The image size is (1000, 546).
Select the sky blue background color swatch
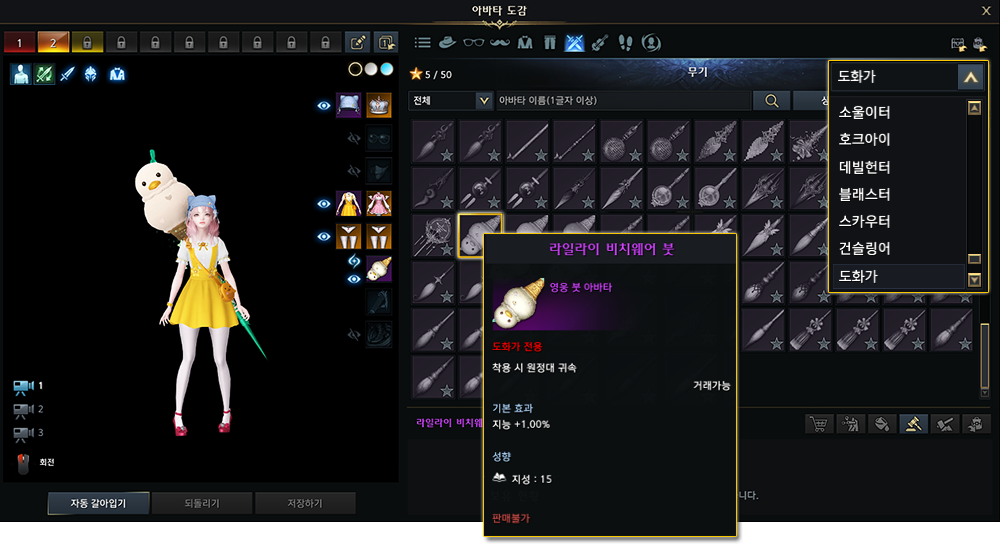(387, 69)
